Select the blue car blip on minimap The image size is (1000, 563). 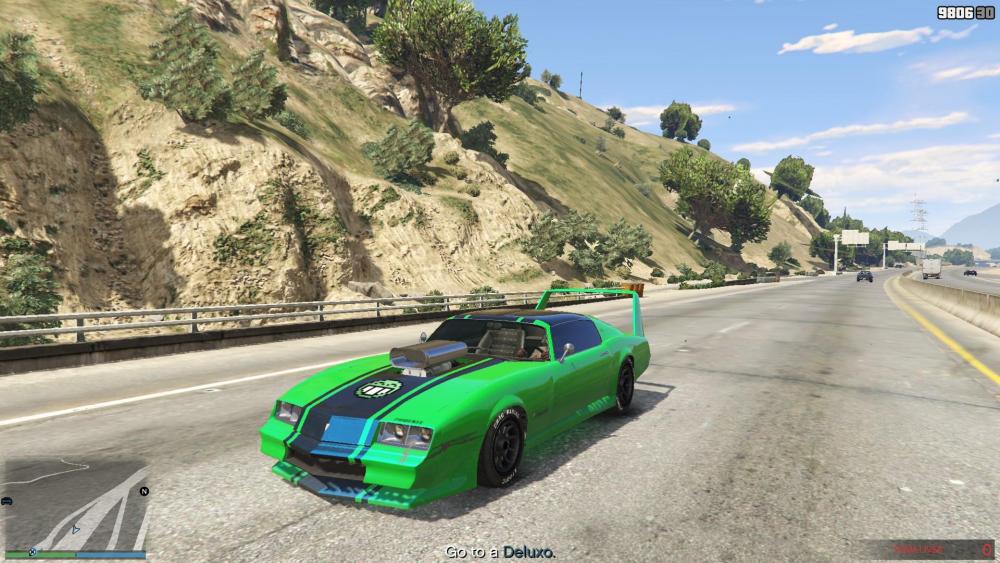click(8, 500)
